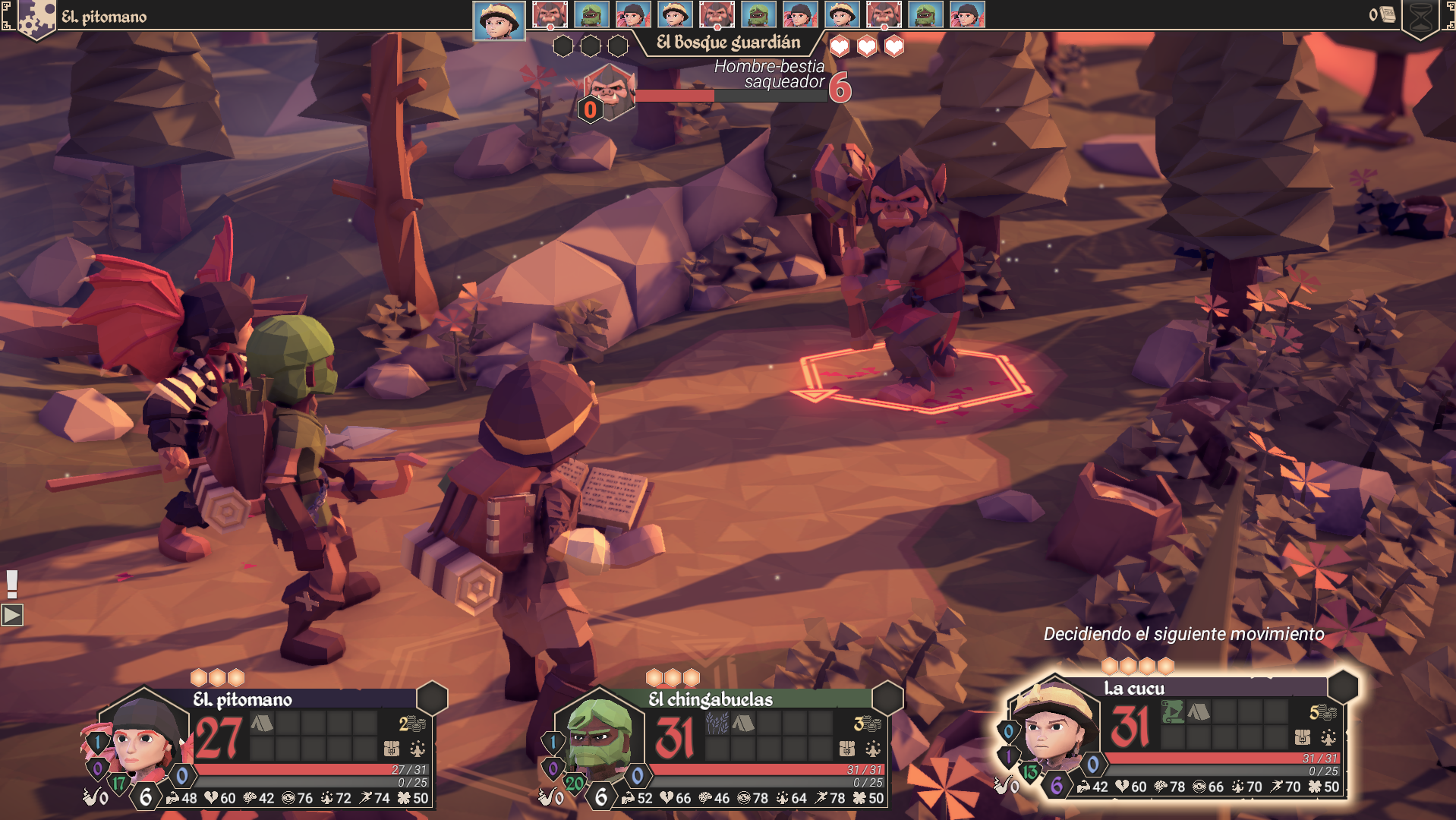
Task: Click the hourglass icon
Action: tap(1421, 18)
